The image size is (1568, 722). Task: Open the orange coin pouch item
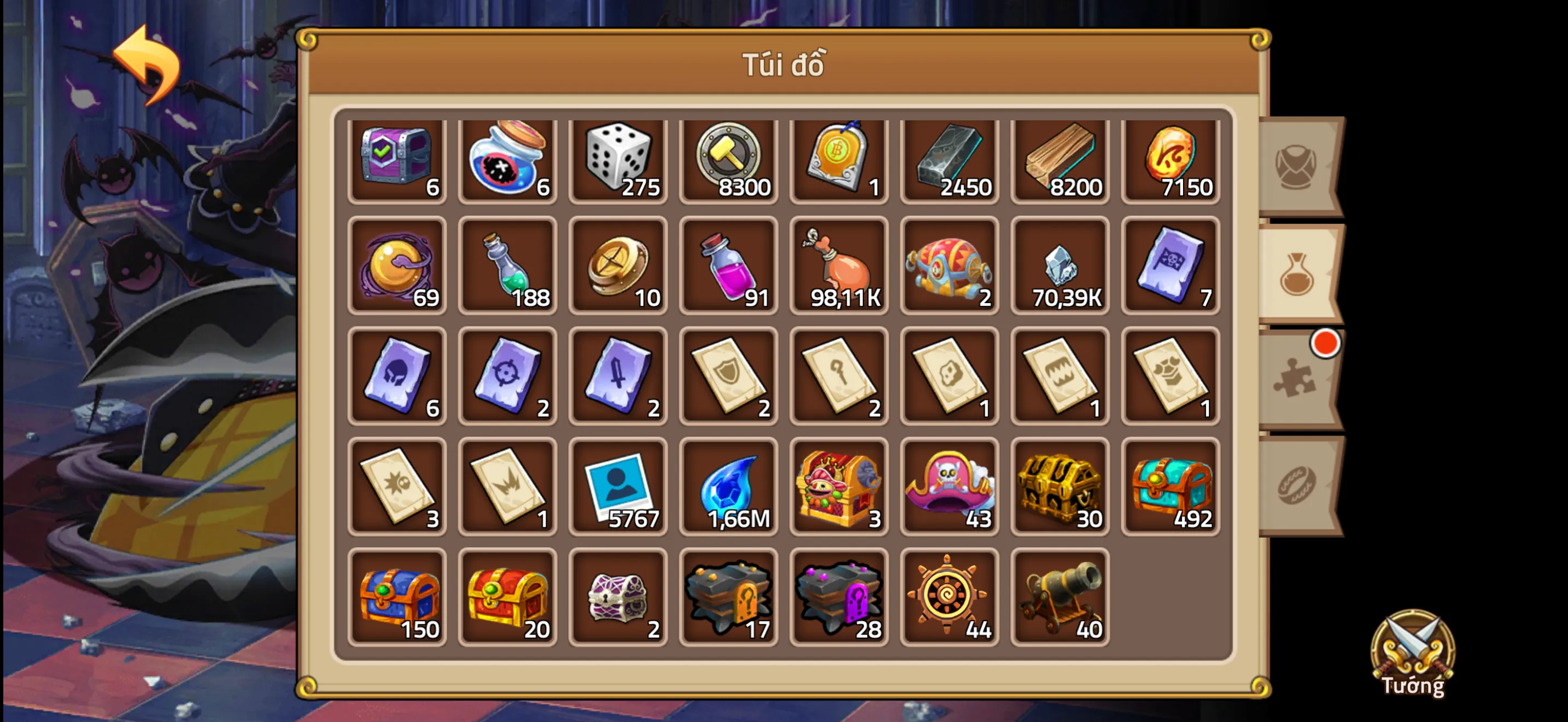pyautogui.click(x=839, y=269)
